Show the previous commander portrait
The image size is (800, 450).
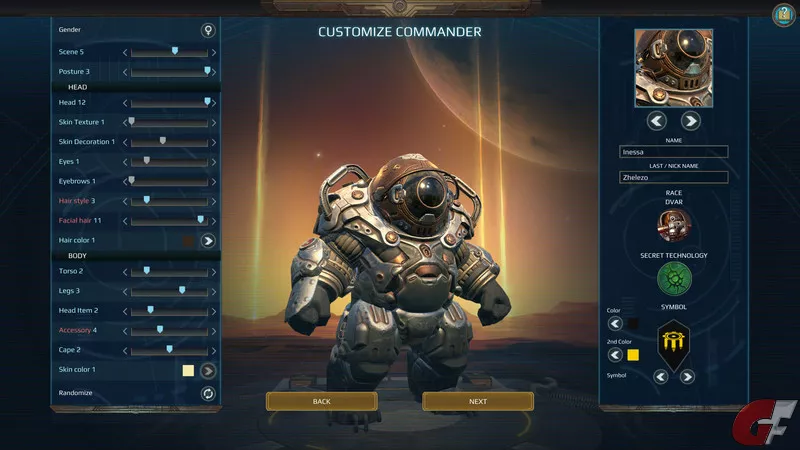click(x=657, y=121)
